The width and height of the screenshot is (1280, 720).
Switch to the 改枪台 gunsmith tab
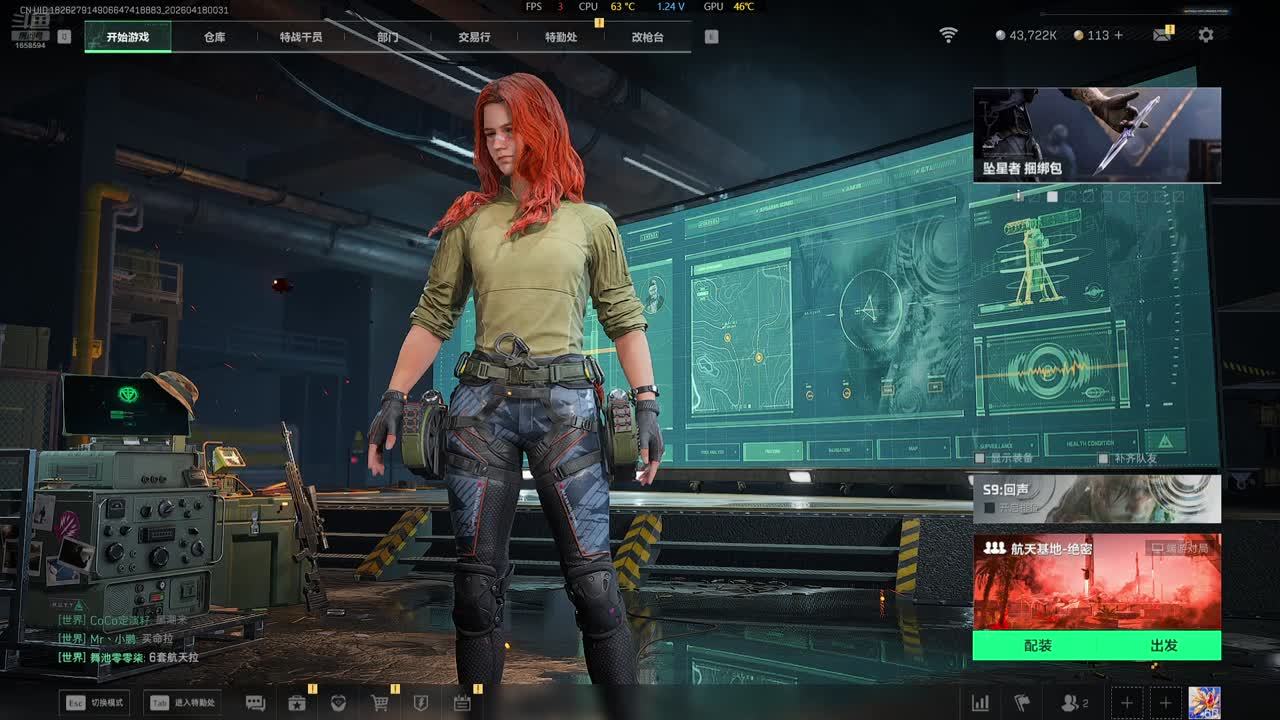tap(647, 37)
